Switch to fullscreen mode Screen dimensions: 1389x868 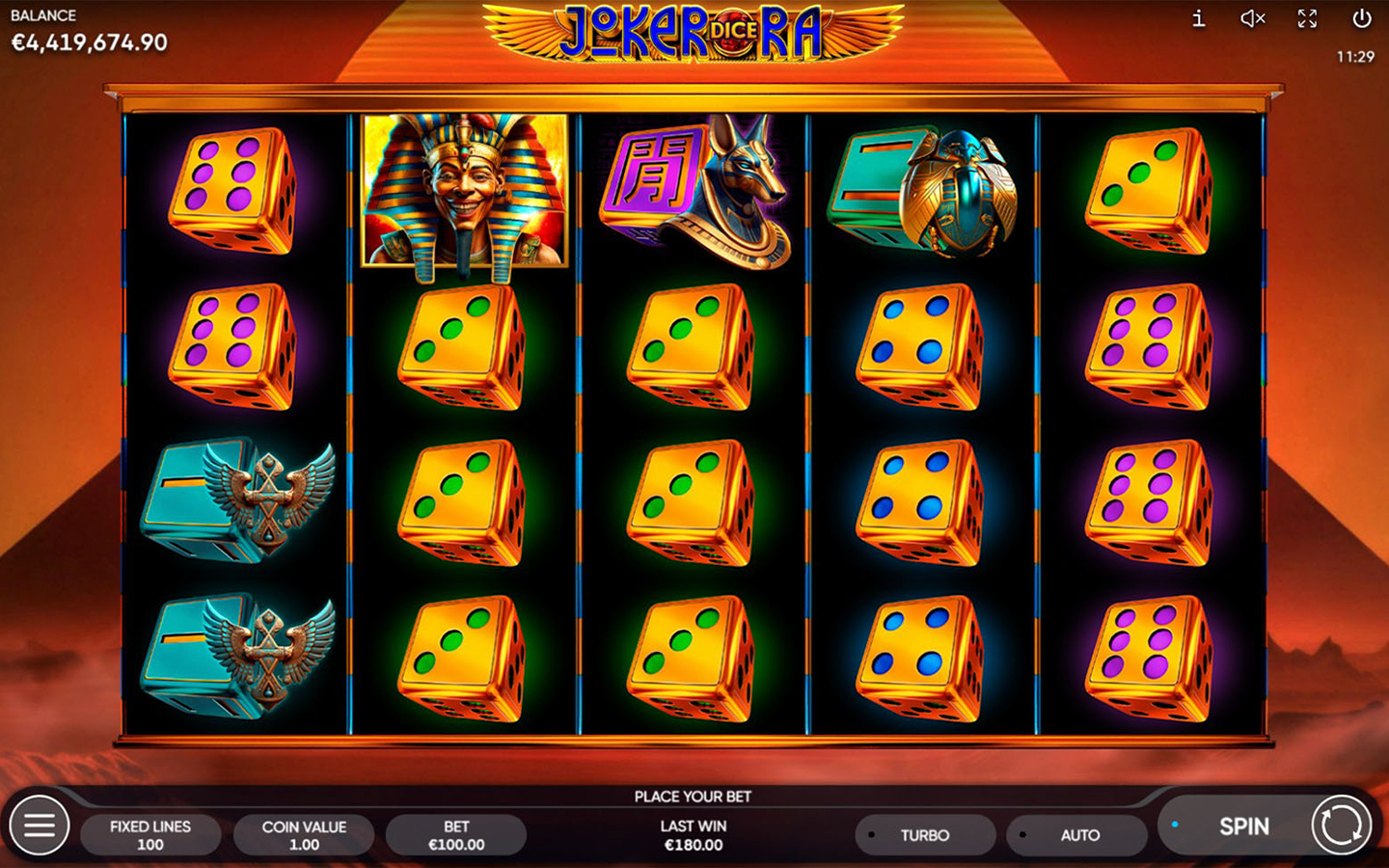point(1307,18)
